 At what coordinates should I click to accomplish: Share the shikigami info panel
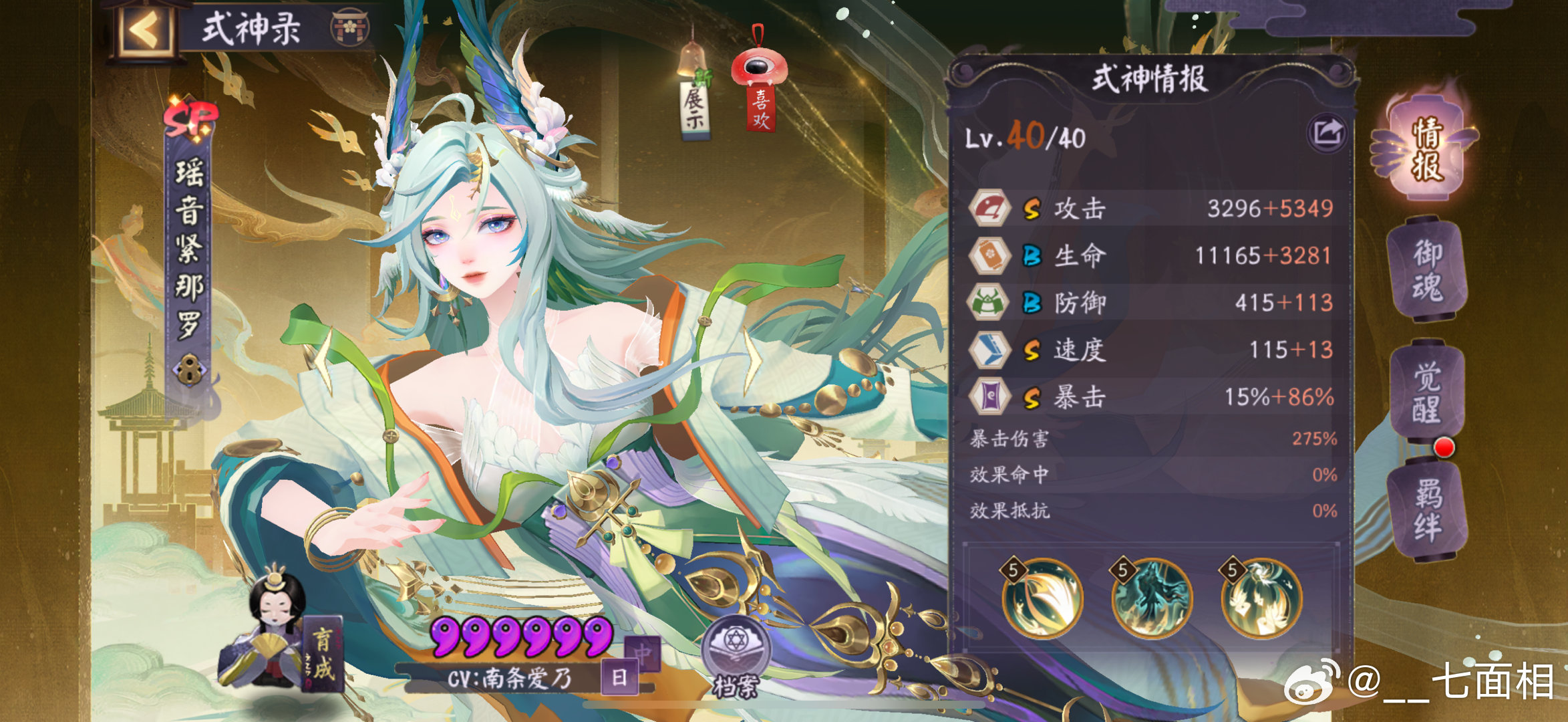pos(1326,134)
